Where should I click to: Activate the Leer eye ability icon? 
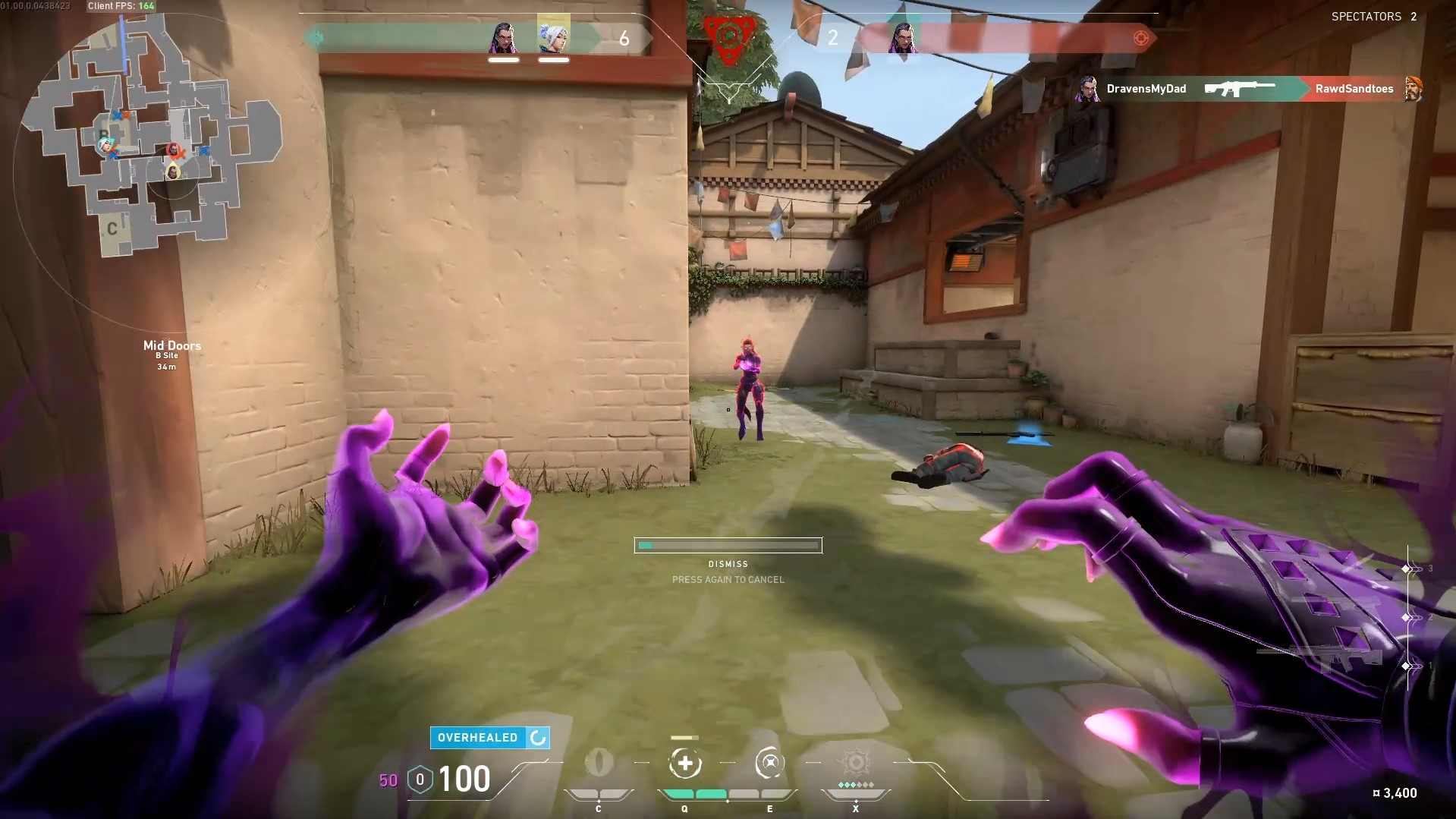(x=599, y=763)
